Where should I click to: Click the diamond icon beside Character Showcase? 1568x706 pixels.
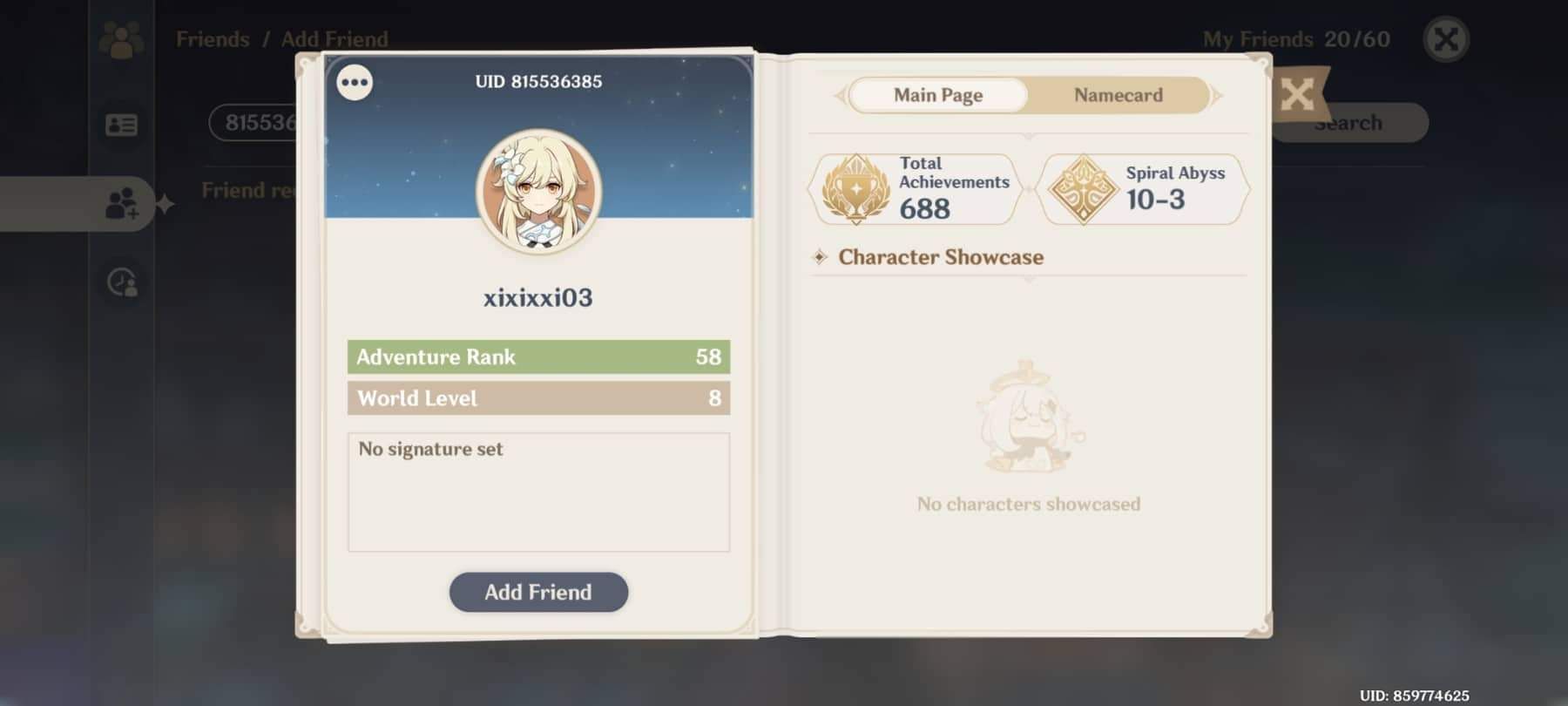point(820,257)
